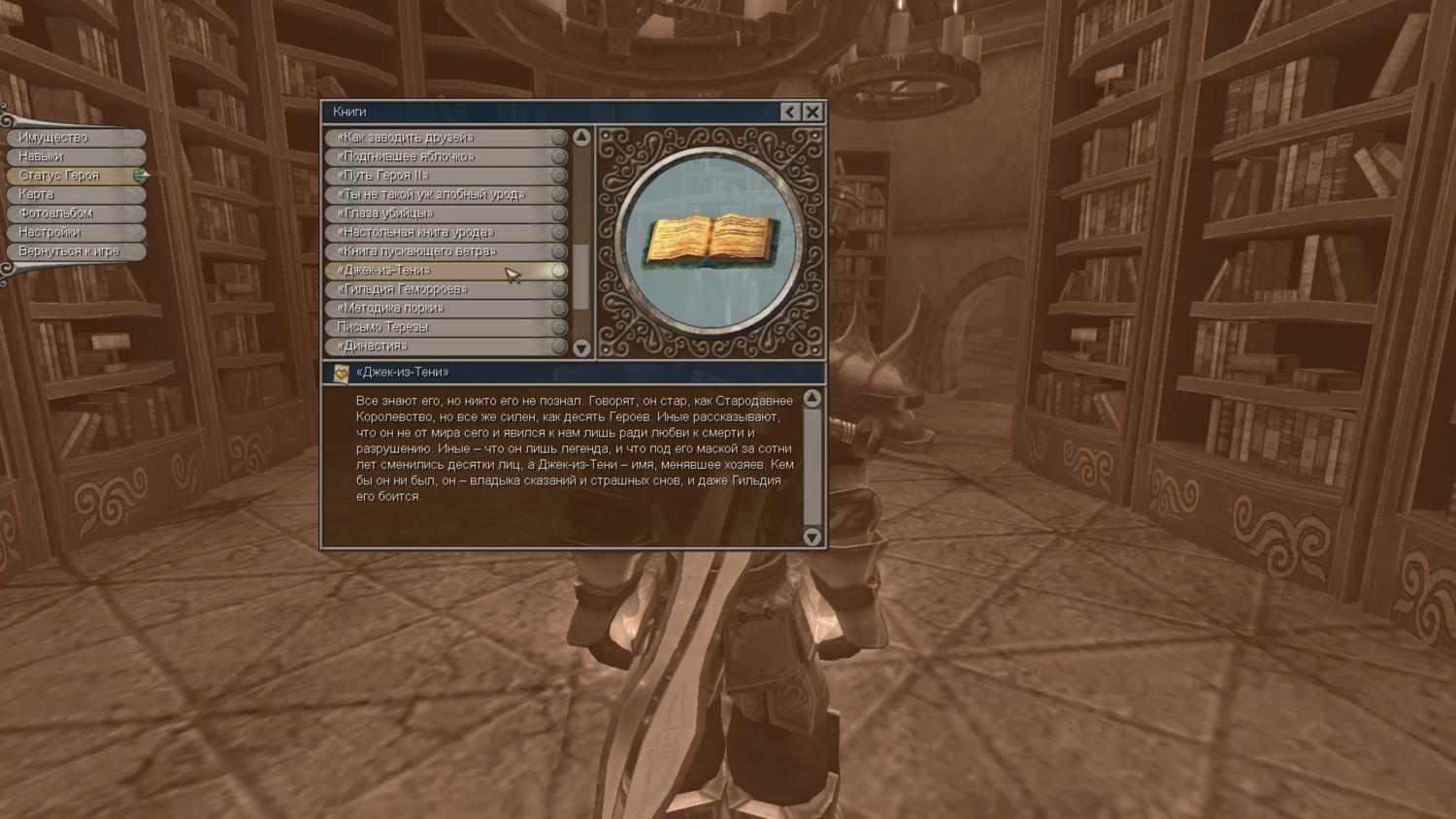This screenshot has width=1456, height=819.
Task: Click the back arrow in Книги header
Action: pyautogui.click(x=790, y=112)
